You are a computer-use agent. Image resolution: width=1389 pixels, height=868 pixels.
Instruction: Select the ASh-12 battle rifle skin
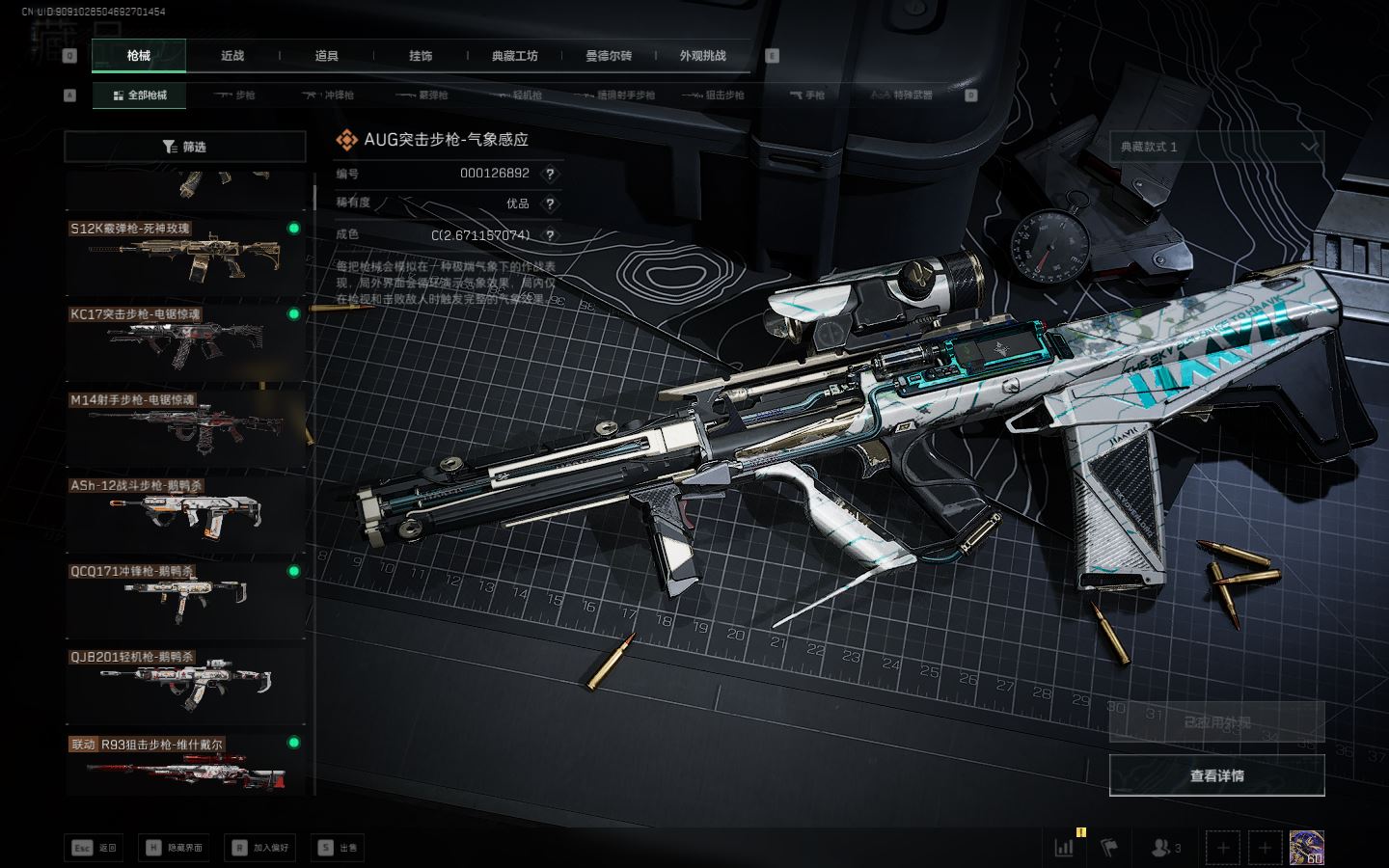pyautogui.click(x=185, y=513)
